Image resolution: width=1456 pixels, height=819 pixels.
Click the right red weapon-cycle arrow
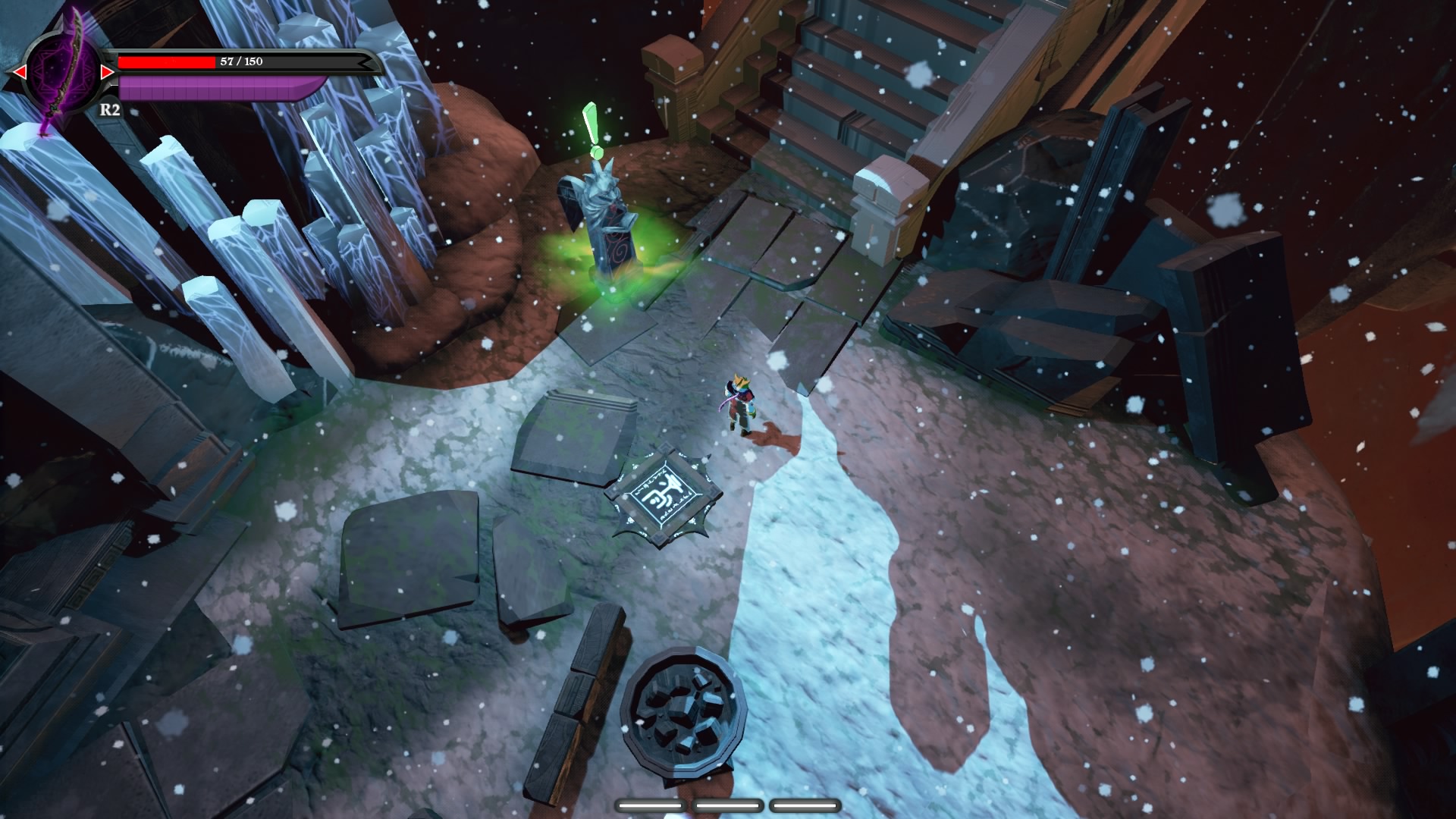[x=107, y=72]
